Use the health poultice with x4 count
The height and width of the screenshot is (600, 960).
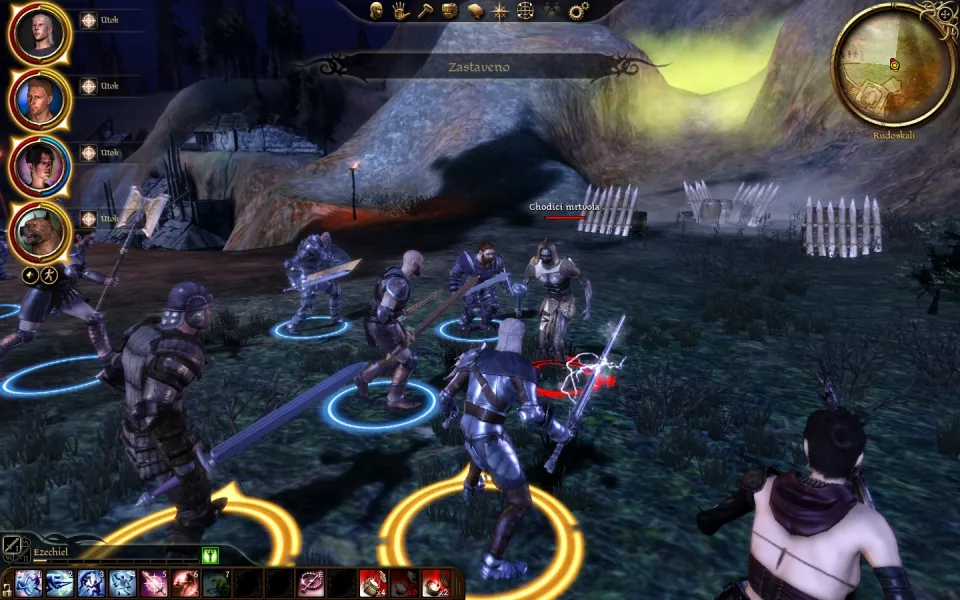click(372, 584)
